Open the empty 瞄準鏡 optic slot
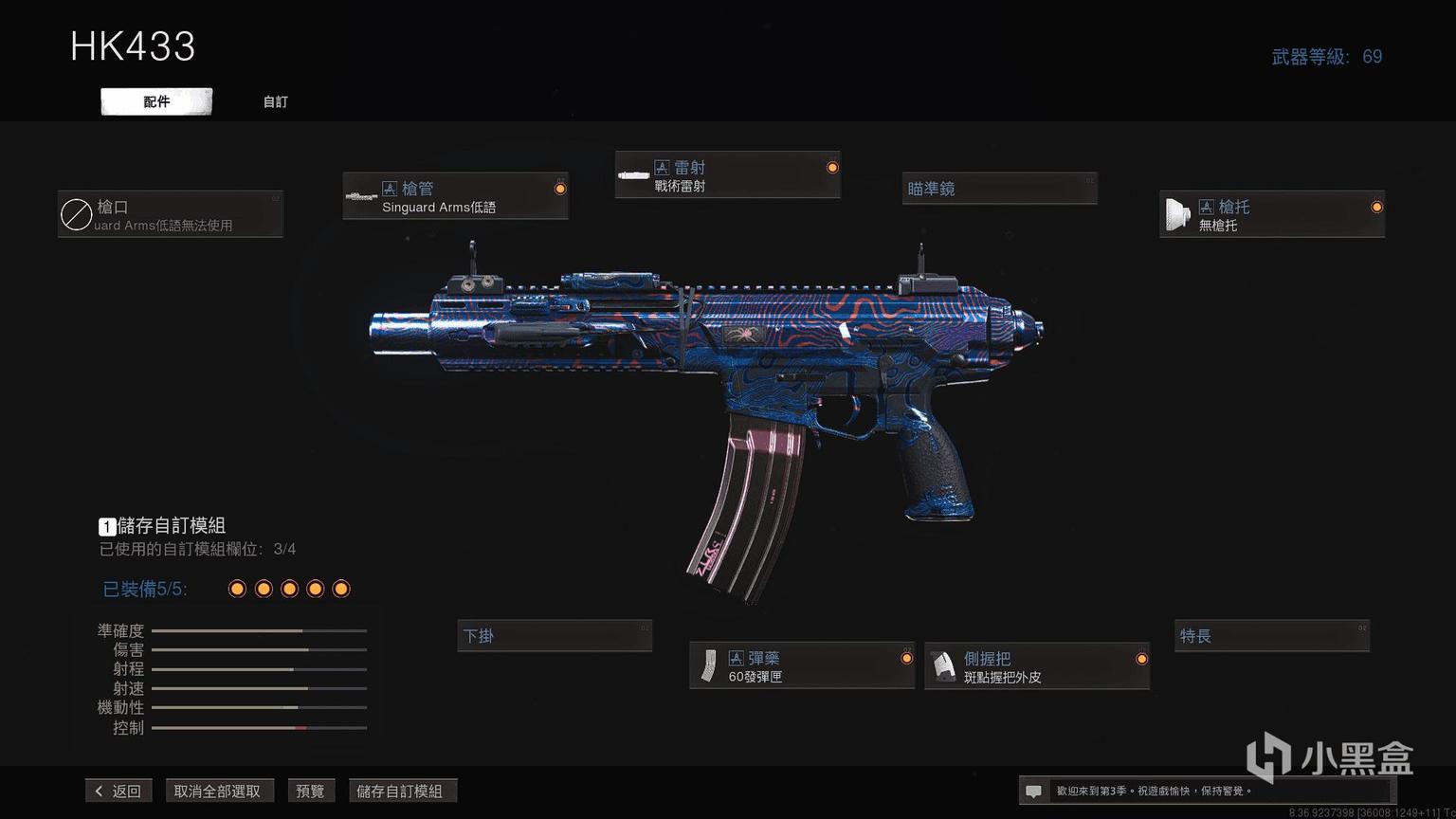Image resolution: width=1456 pixels, height=819 pixels. pos(999,189)
